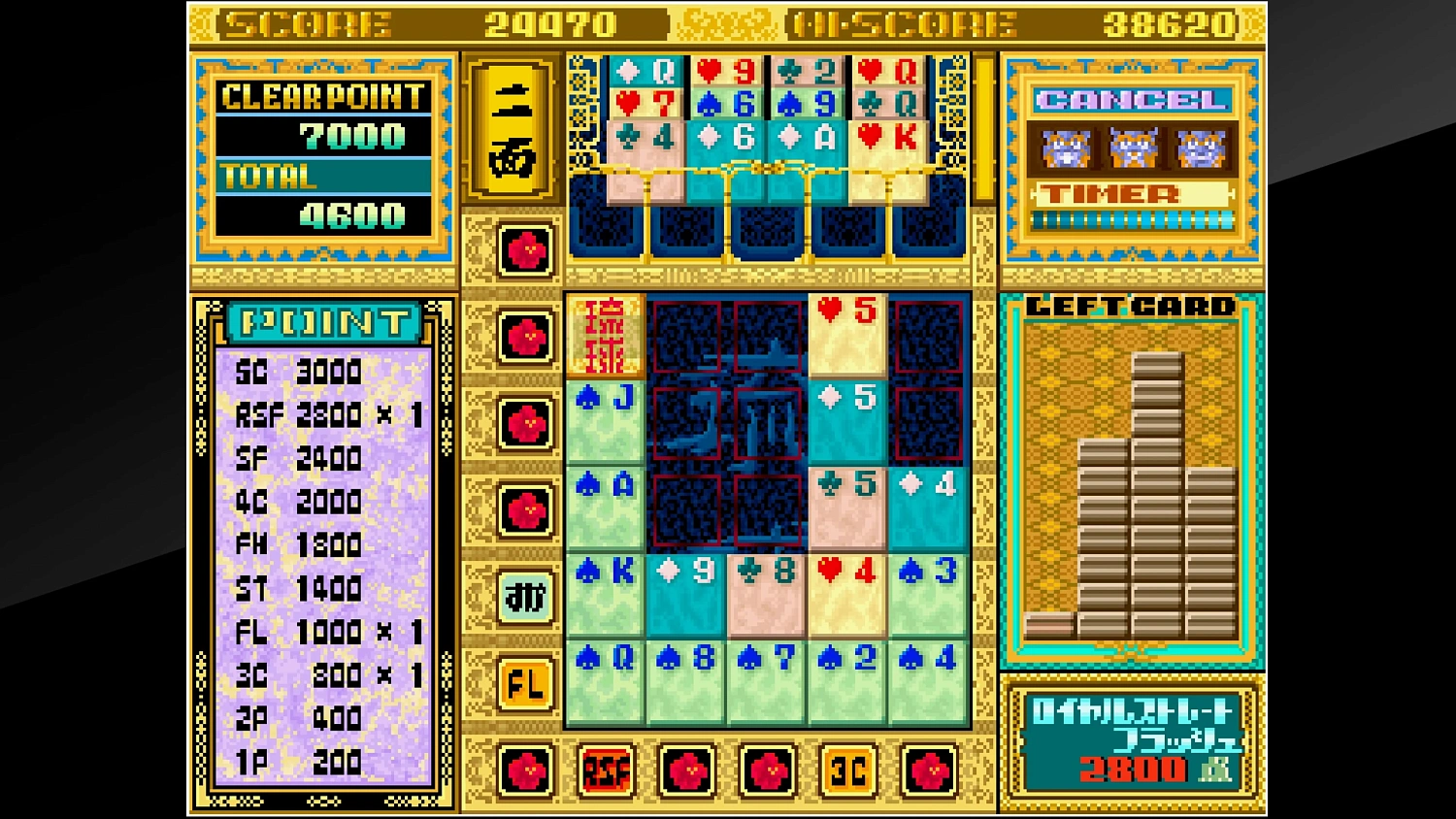Click the FL yellow badge icon
The image size is (1456, 819).
pos(524,685)
